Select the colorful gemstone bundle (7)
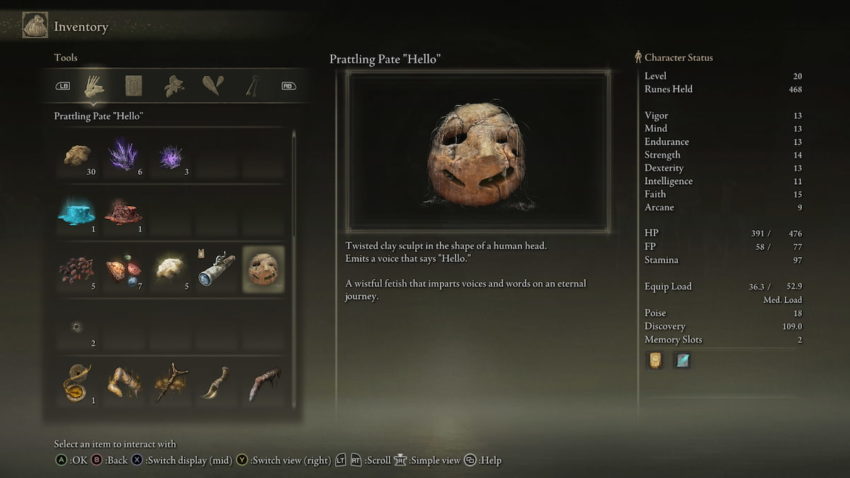This screenshot has width=850, height=478. [123, 270]
